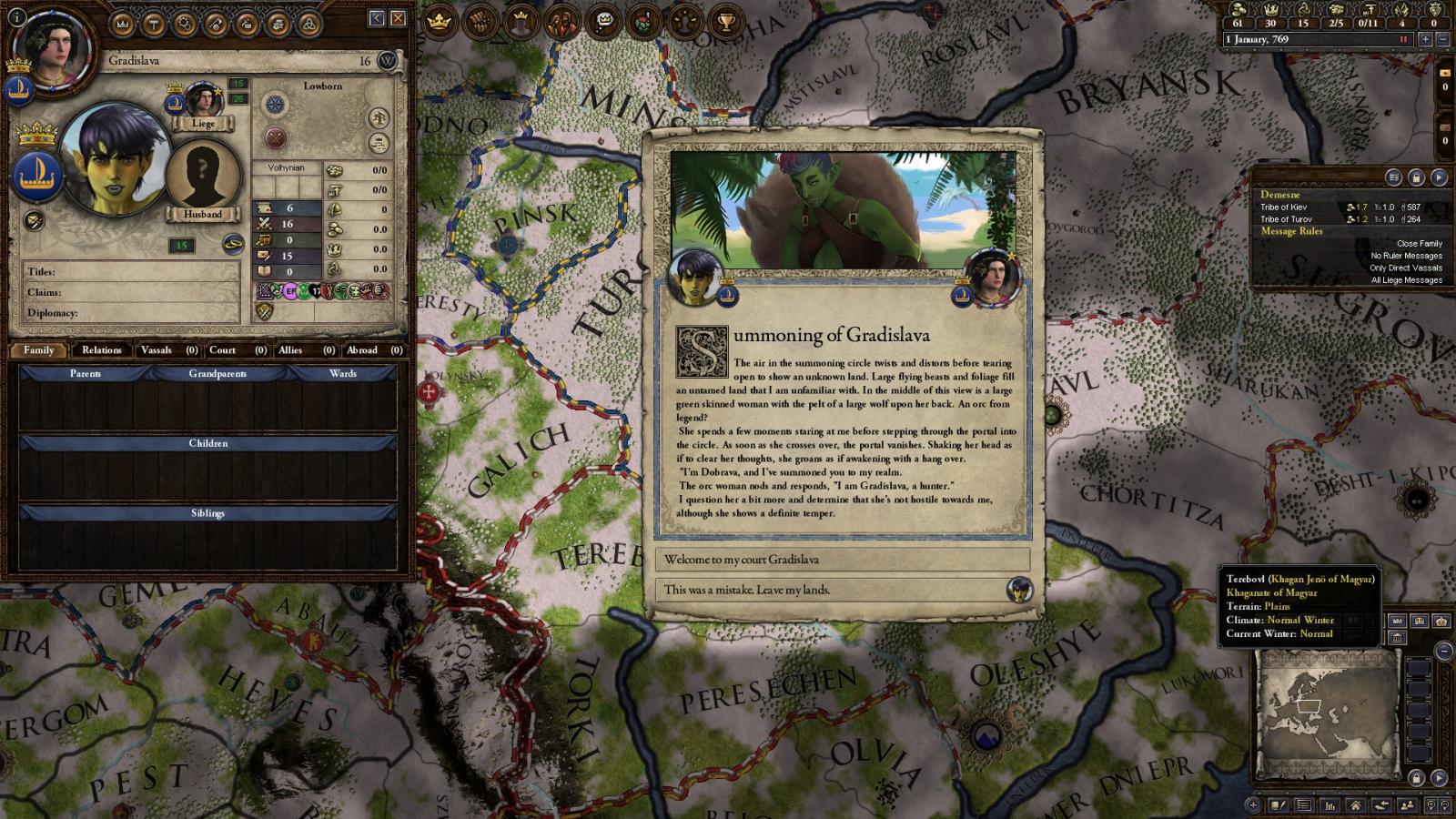Expand the outliner plus button near the minimap
Image resolution: width=1456 pixels, height=819 pixels.
click(x=1252, y=805)
